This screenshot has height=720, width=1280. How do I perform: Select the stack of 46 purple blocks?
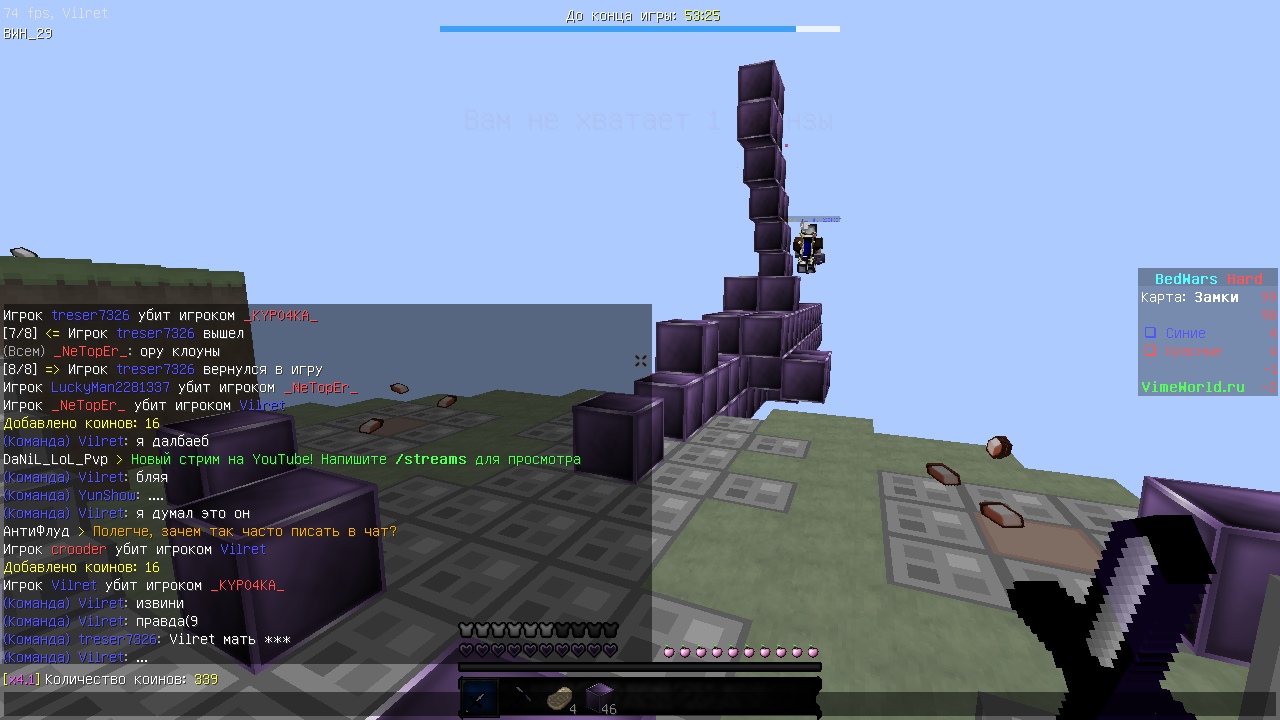[600, 697]
